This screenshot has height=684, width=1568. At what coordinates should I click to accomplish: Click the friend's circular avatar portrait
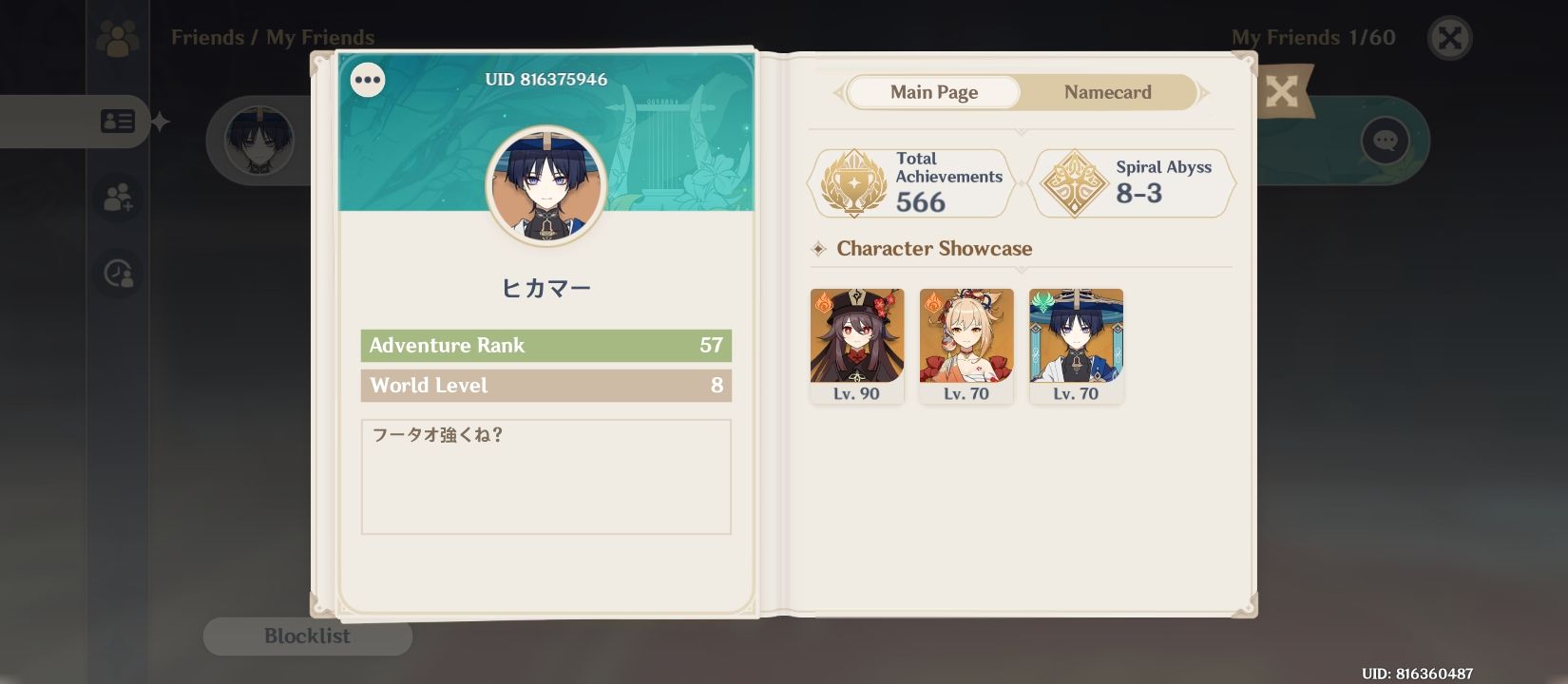(545, 186)
